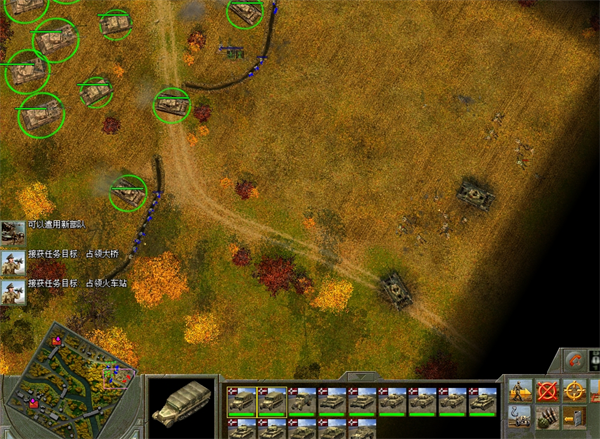Viewport: 600px width, 439px height.
Task: Open the capture the railway station objective message
Action: coord(14,292)
